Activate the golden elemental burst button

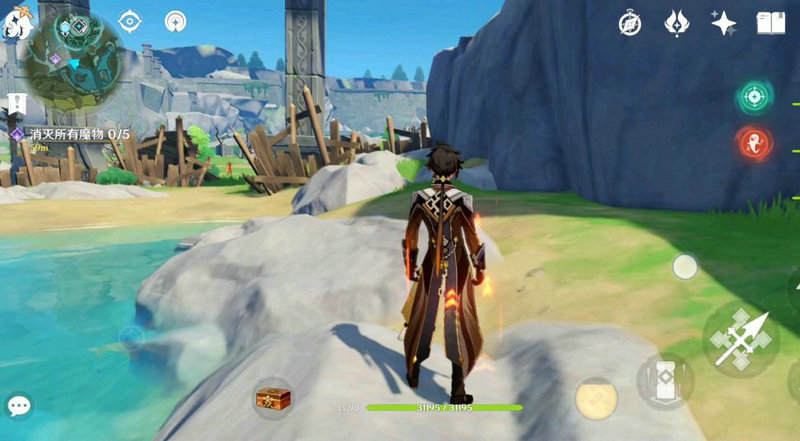click(596, 398)
